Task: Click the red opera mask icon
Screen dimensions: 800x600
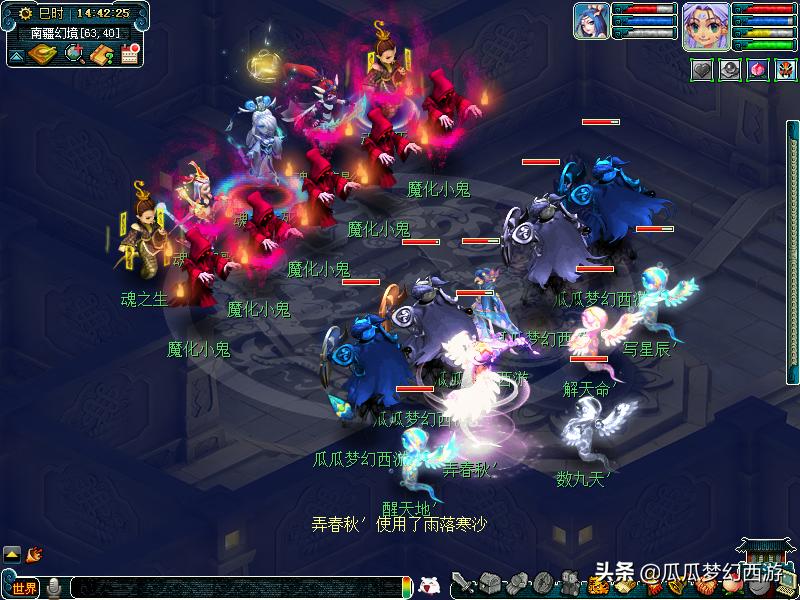Action: (x=784, y=70)
